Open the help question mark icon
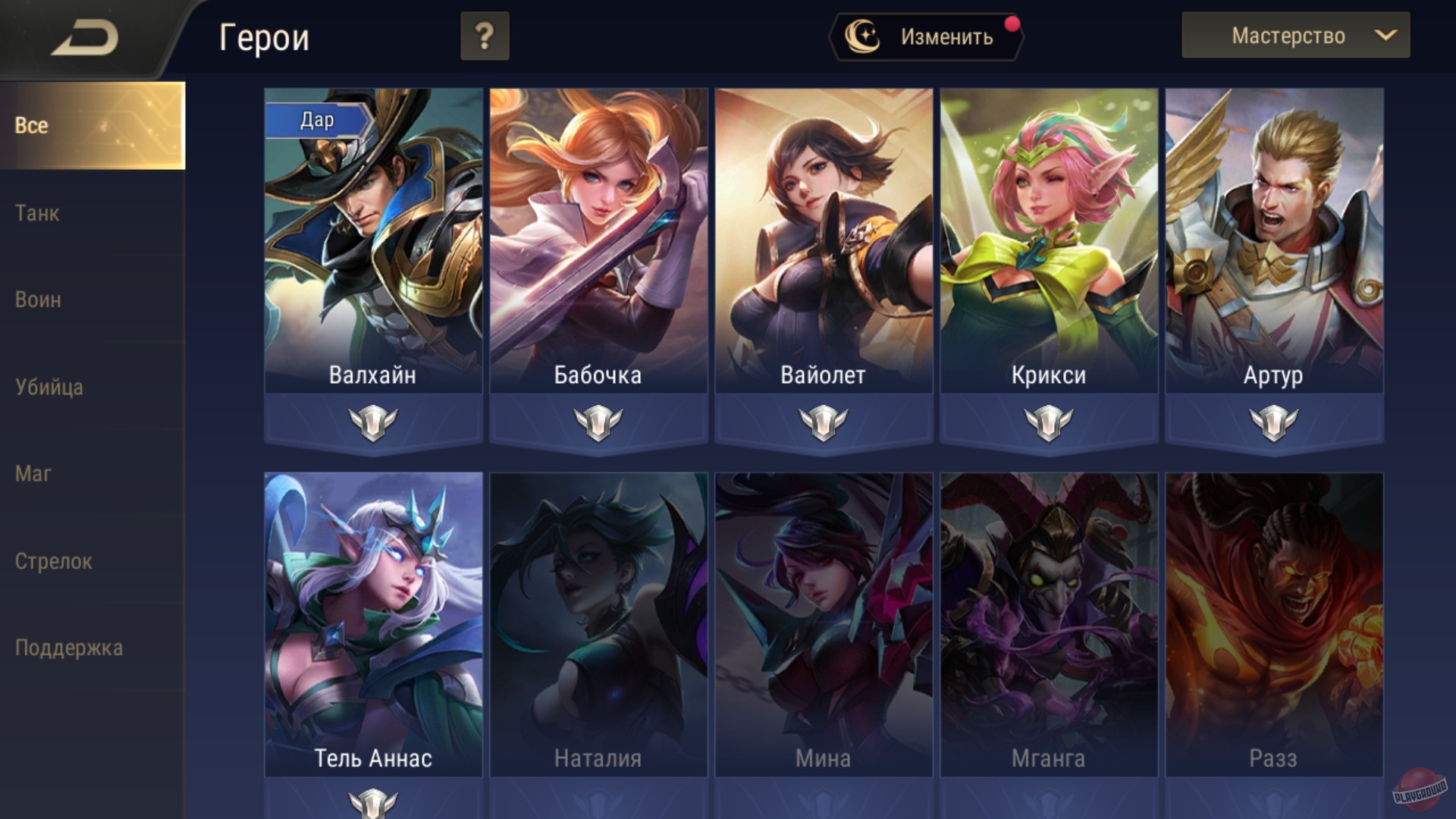The height and width of the screenshot is (819, 1456). 484,36
